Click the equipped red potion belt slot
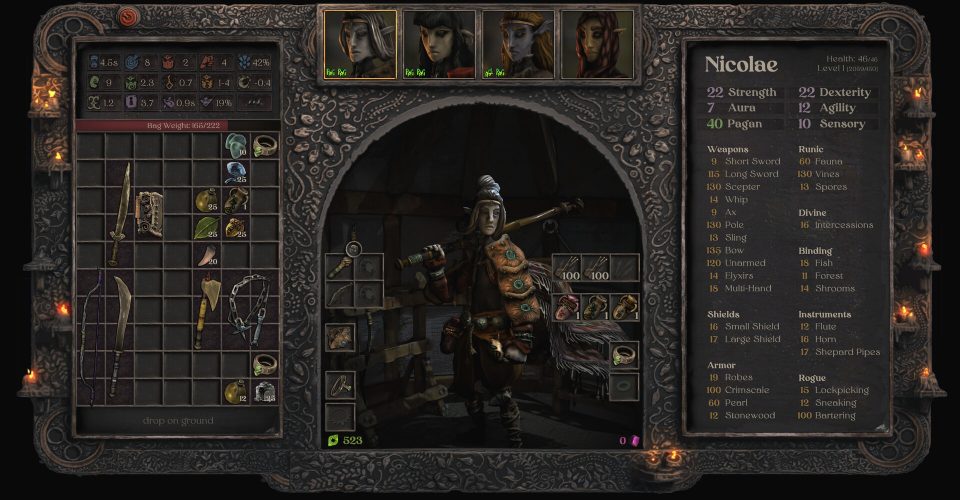 [567, 306]
